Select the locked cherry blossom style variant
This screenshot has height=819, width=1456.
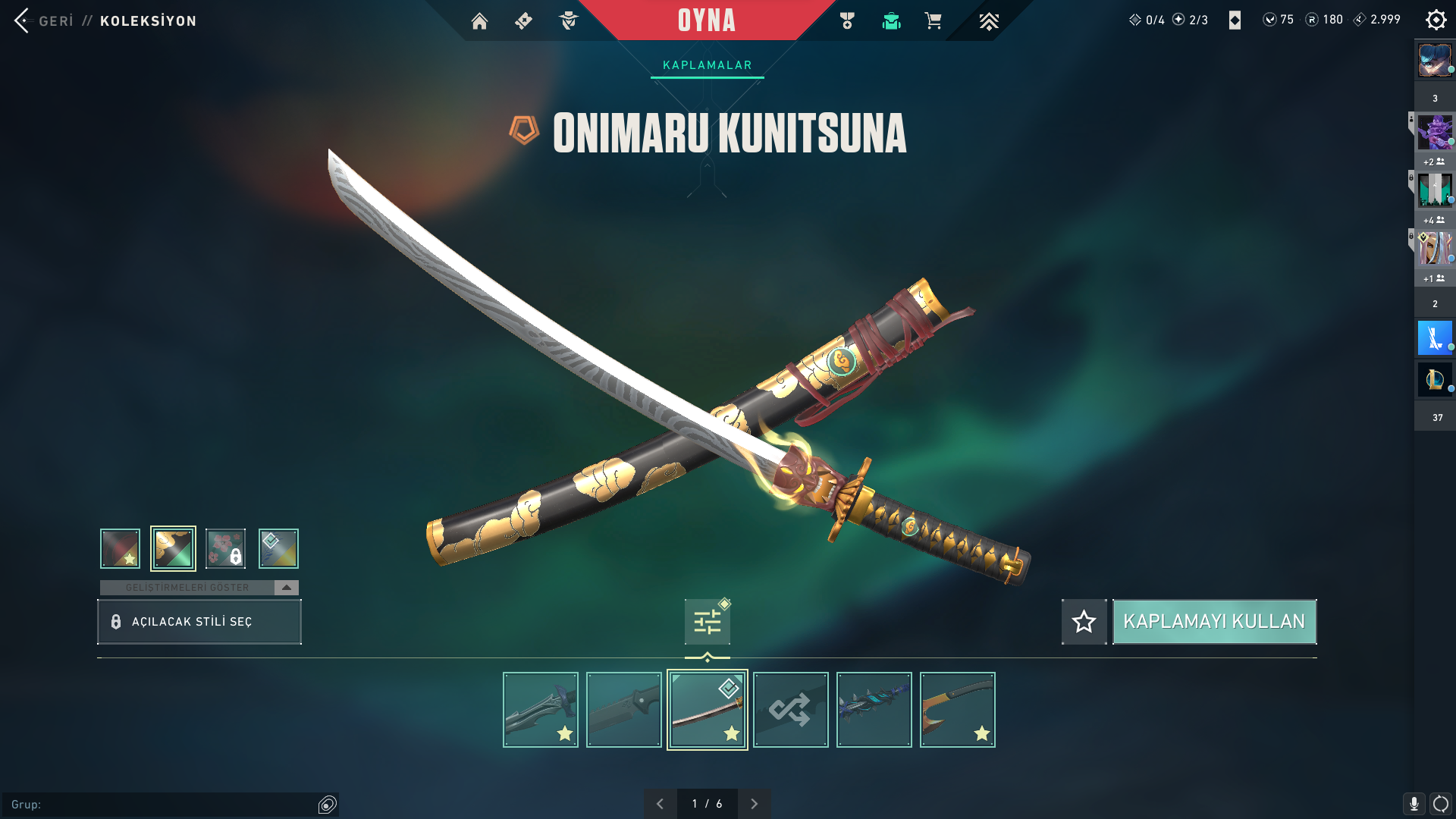pos(225,548)
